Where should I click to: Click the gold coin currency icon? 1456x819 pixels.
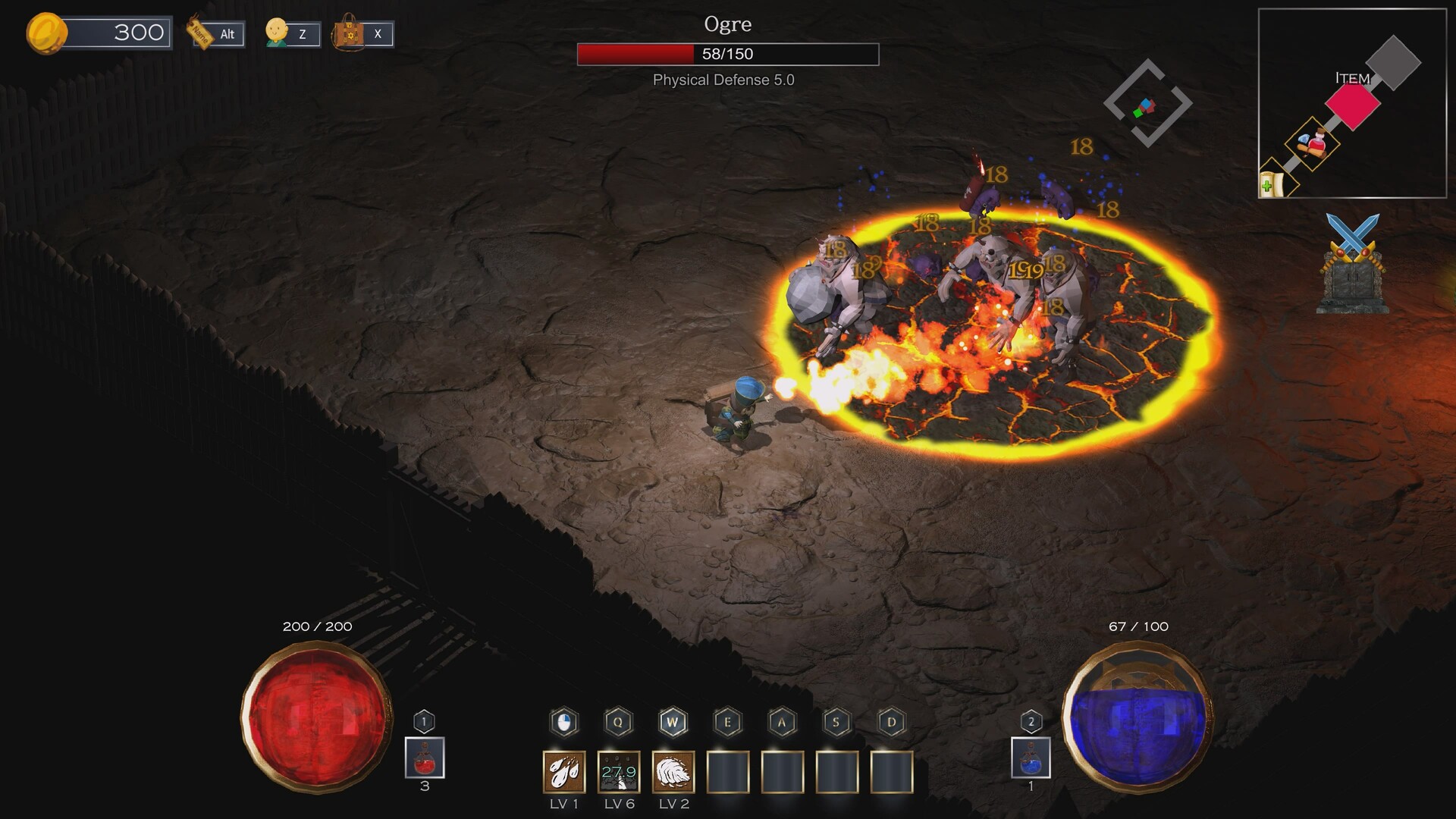click(46, 33)
